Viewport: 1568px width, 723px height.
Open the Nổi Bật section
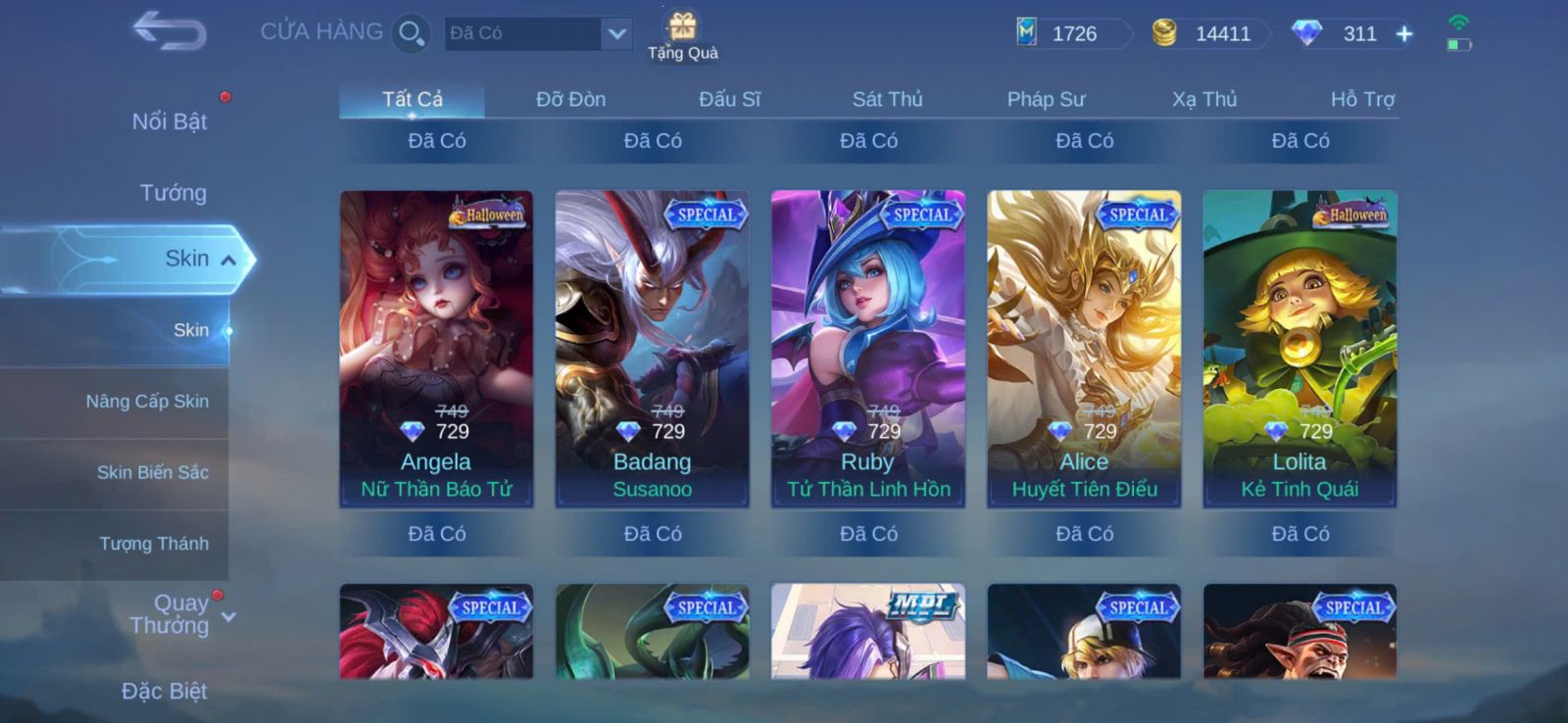[170, 121]
